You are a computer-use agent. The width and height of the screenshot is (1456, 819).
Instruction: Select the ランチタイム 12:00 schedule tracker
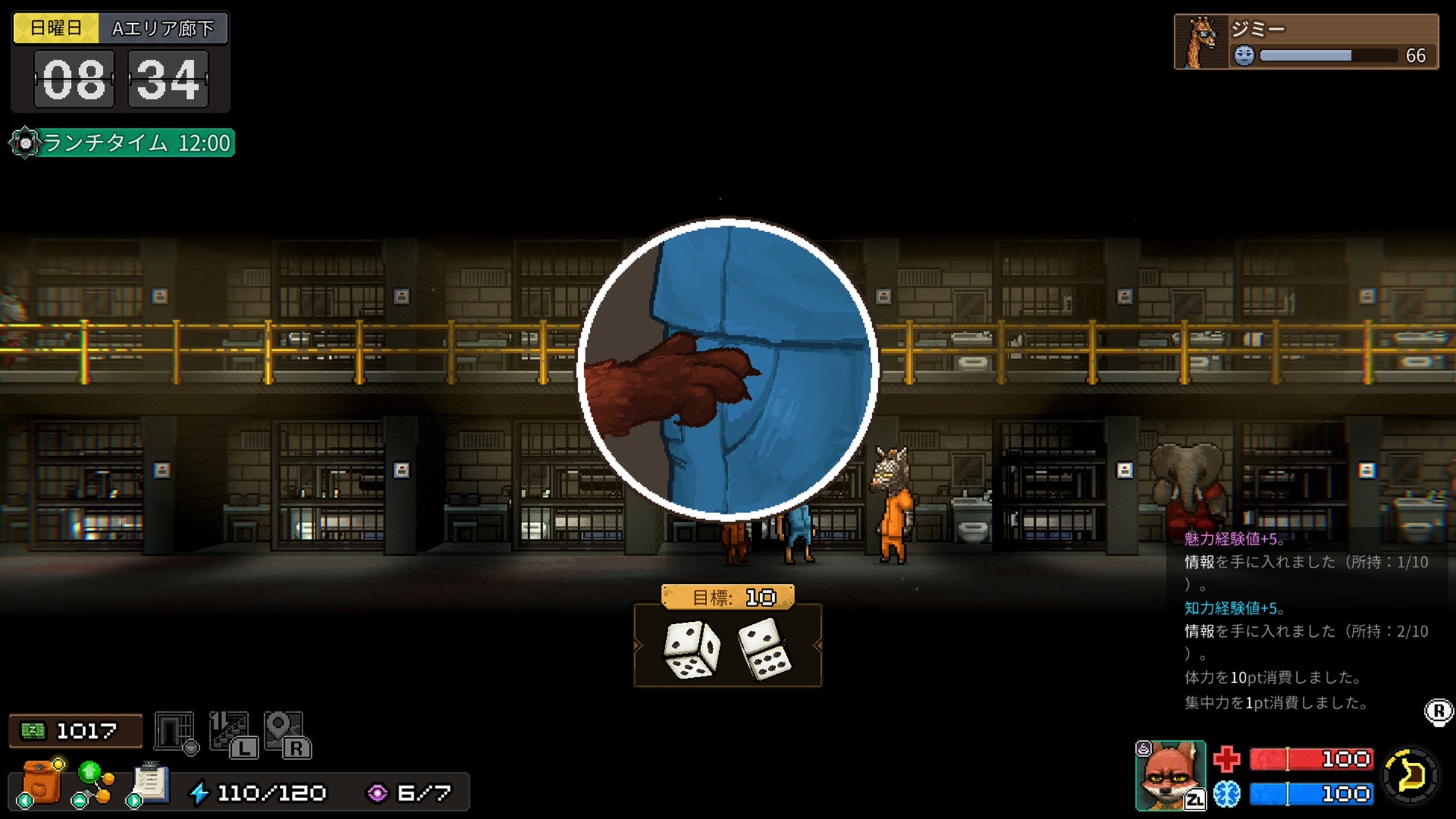coord(123,143)
